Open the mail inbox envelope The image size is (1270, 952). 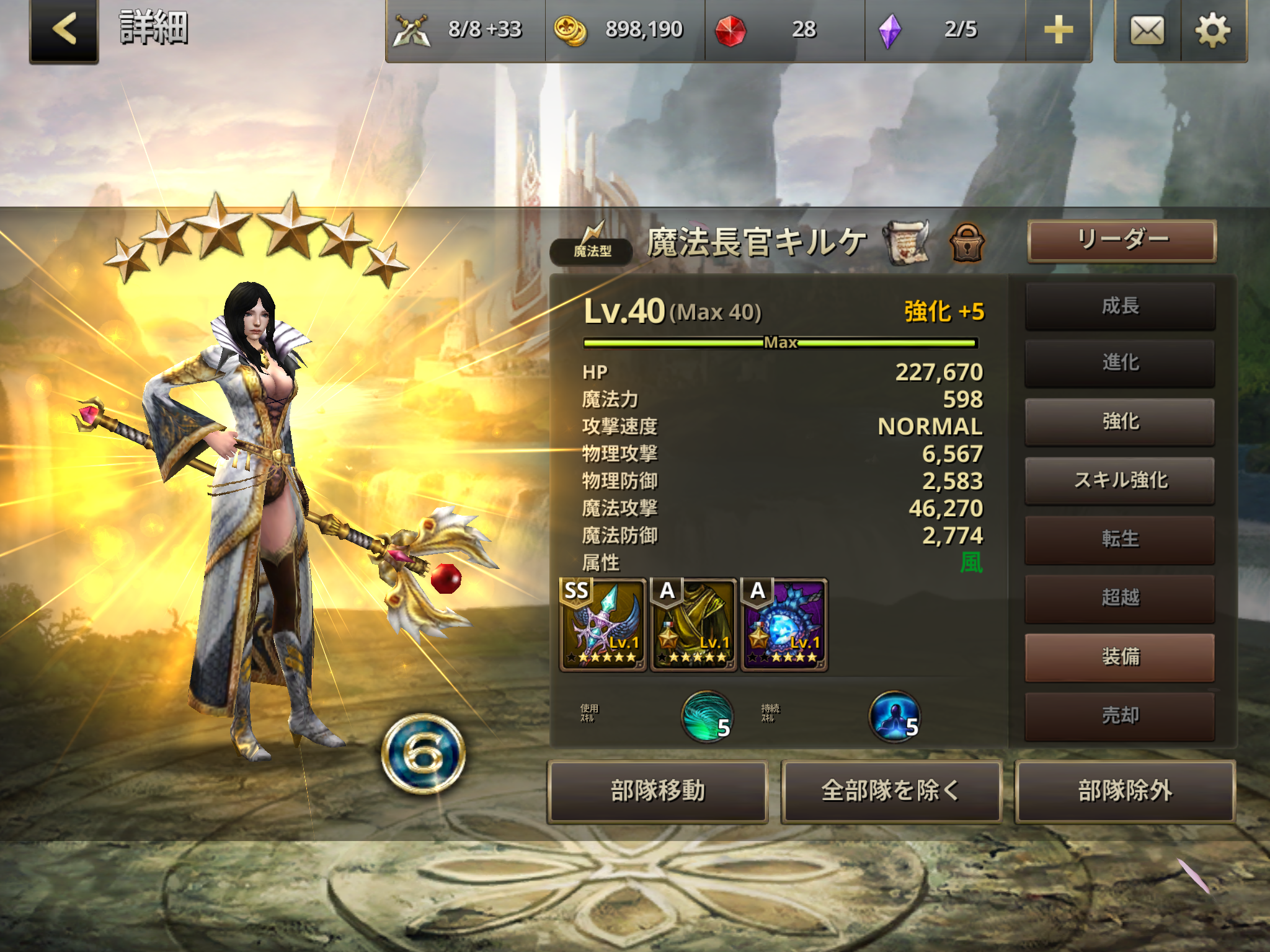(1147, 30)
